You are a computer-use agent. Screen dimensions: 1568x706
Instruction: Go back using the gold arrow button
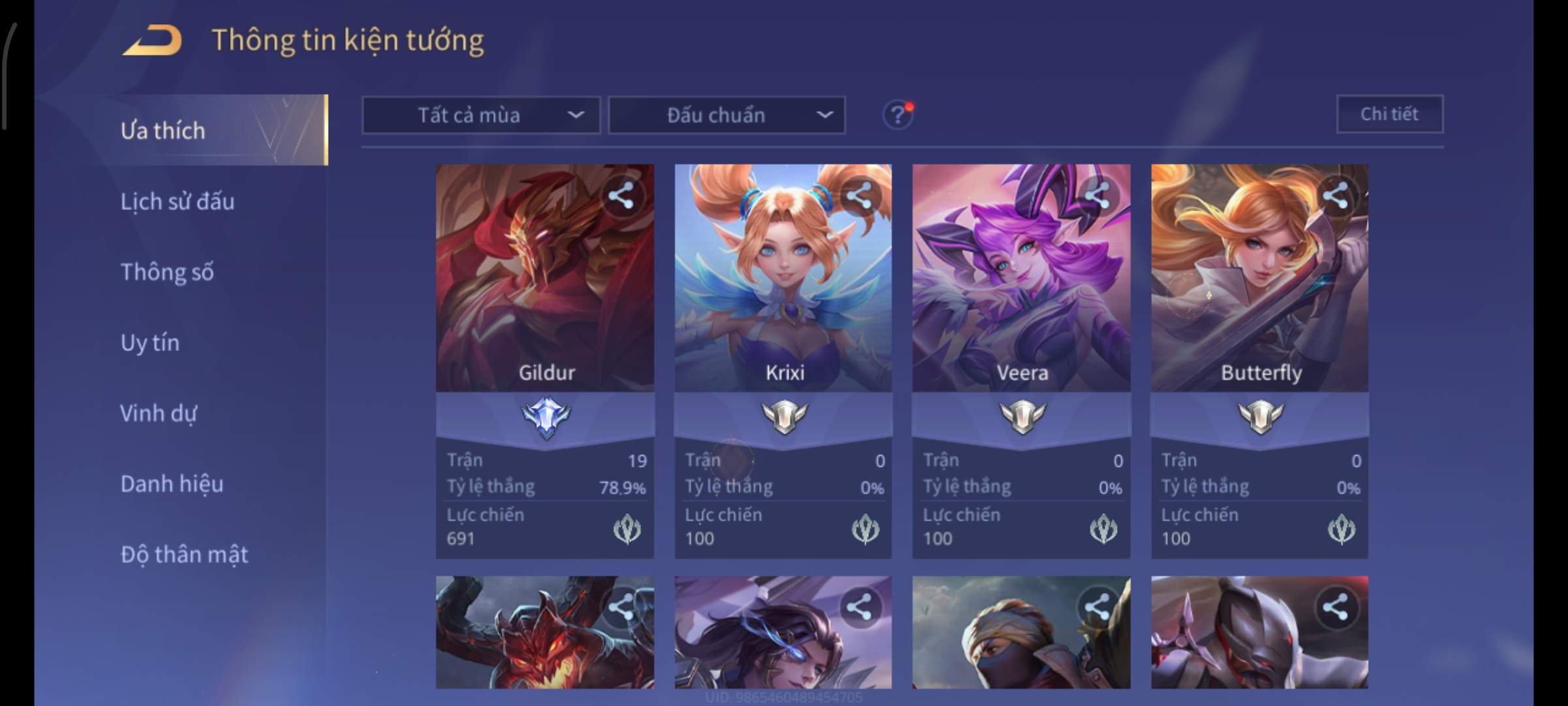[x=152, y=41]
